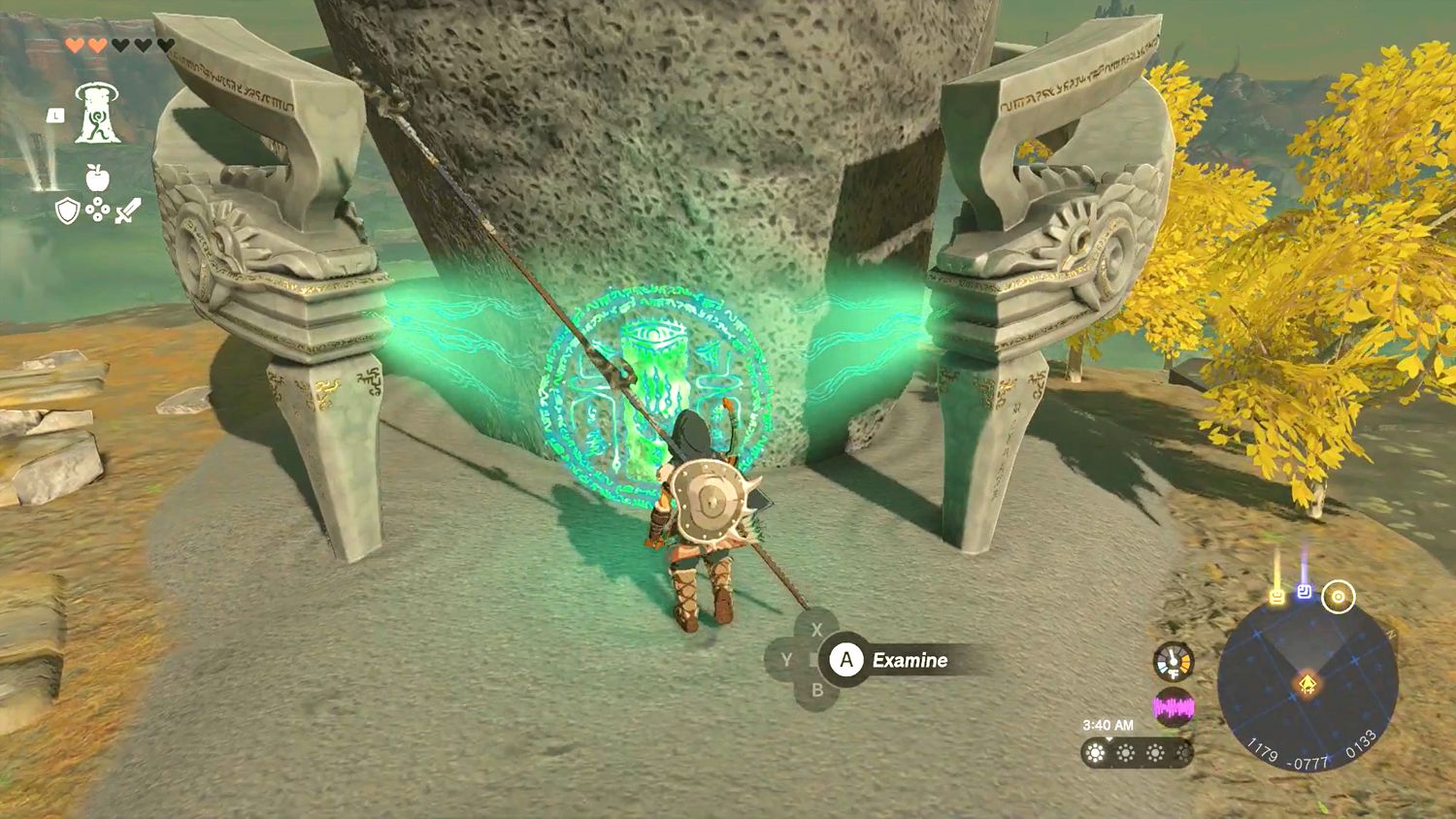Select the apple quick-item icon
Viewport: 1456px width, 819px height.
(96, 178)
